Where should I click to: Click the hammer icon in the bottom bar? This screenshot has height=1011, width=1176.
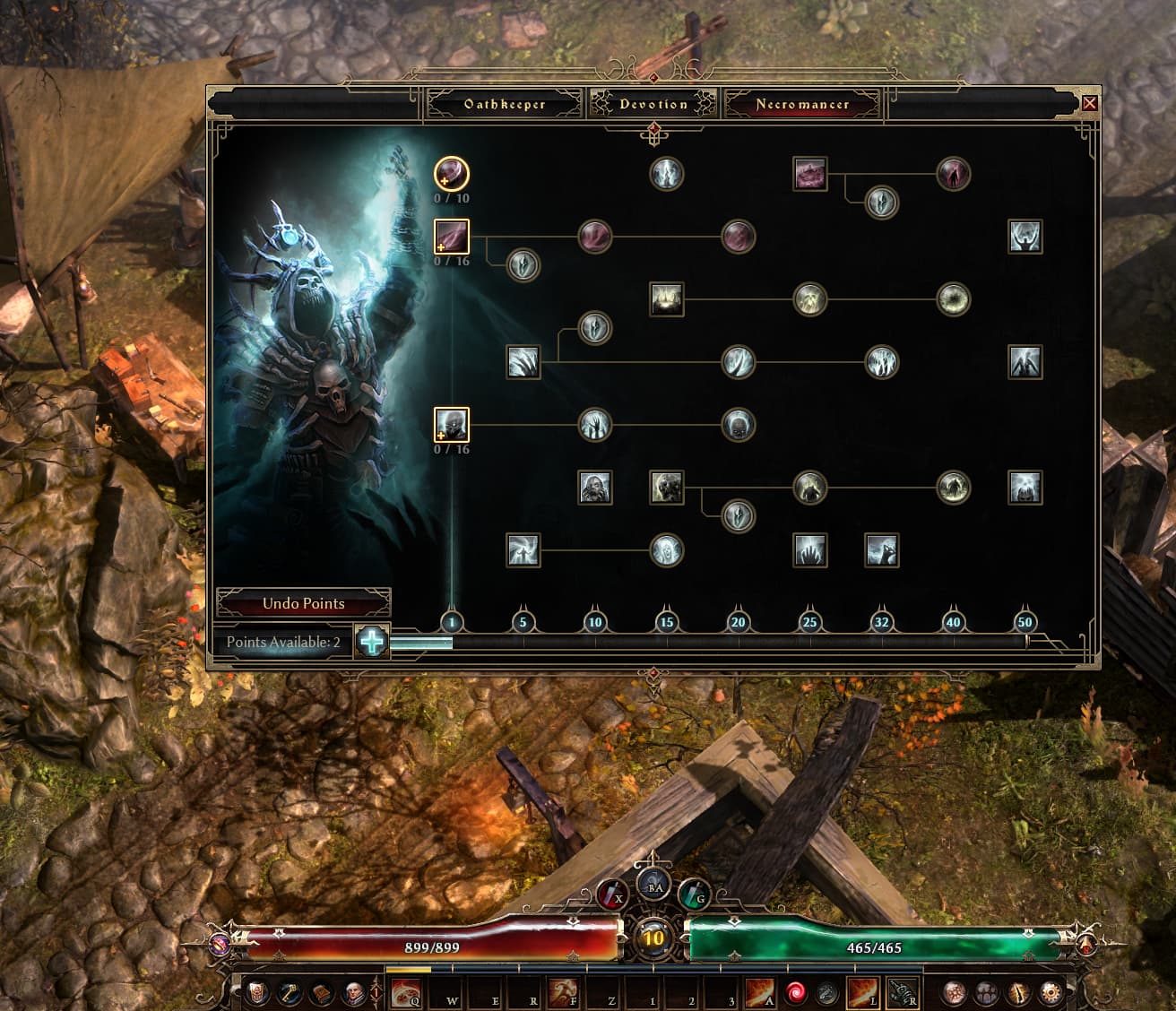(x=290, y=992)
